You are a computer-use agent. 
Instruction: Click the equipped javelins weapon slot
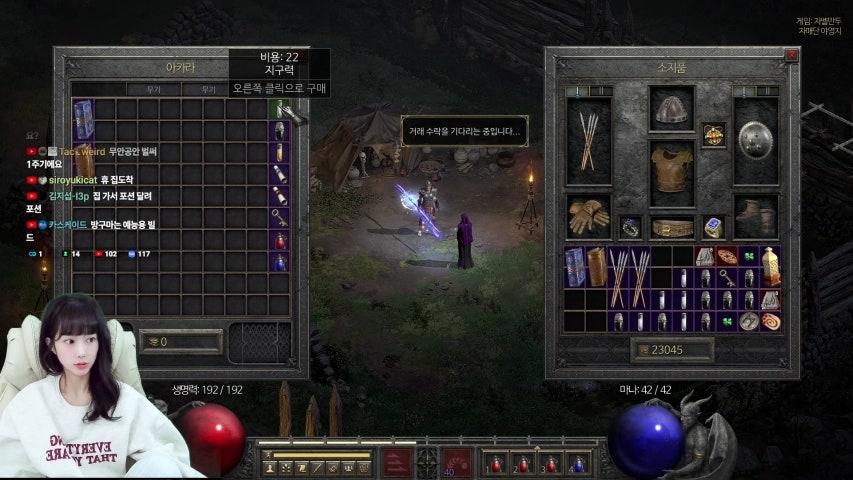pos(589,141)
